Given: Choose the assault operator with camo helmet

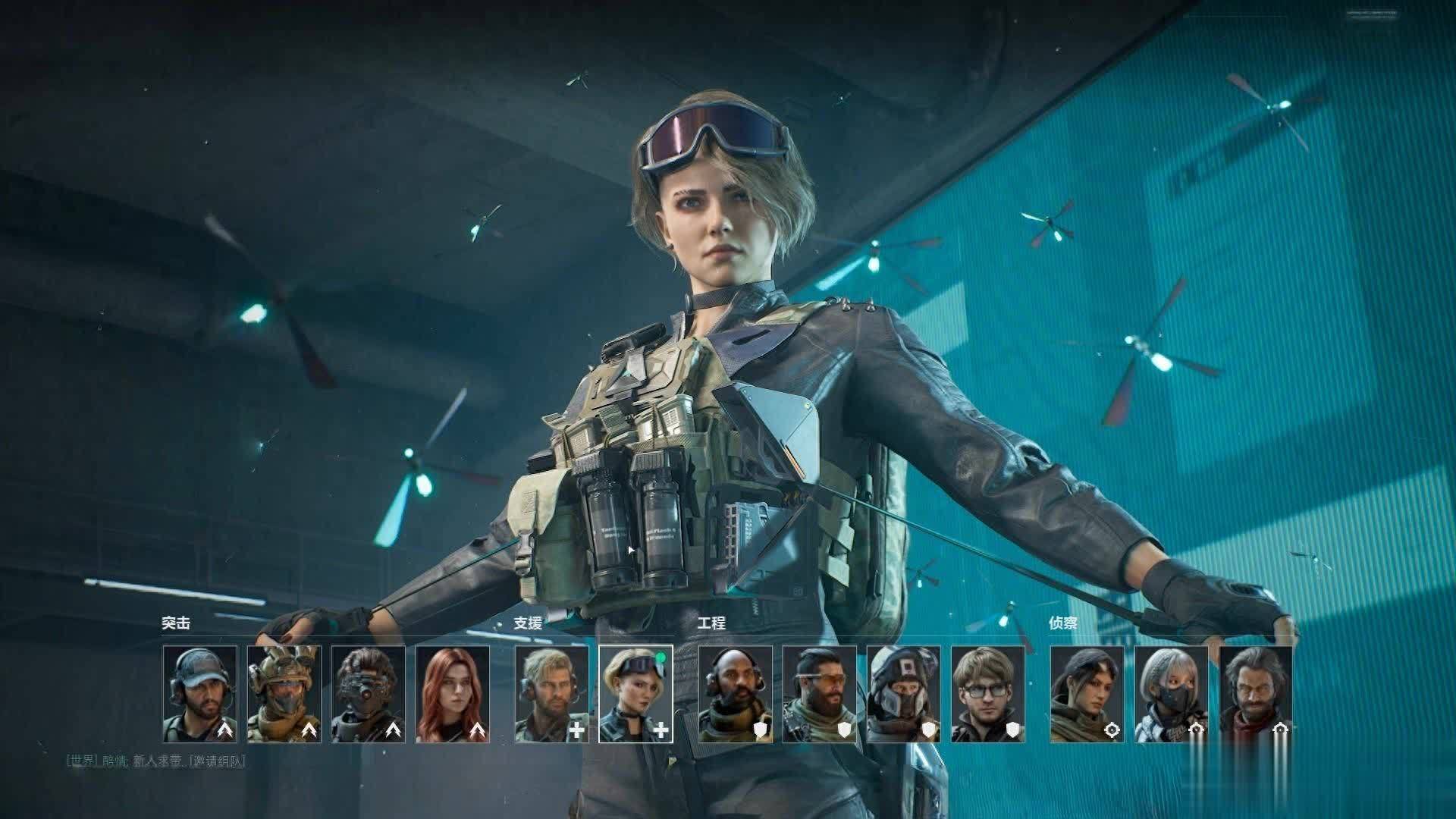Looking at the screenshot, I should click(x=284, y=694).
